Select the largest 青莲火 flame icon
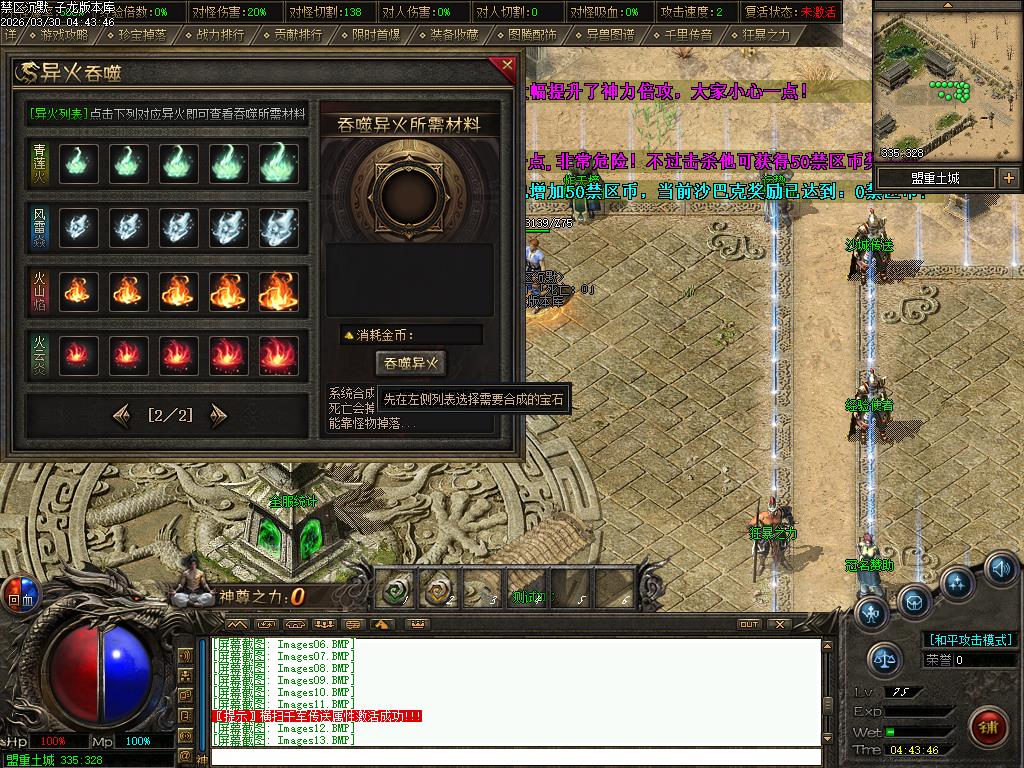The width and height of the screenshot is (1024, 768). pos(279,163)
